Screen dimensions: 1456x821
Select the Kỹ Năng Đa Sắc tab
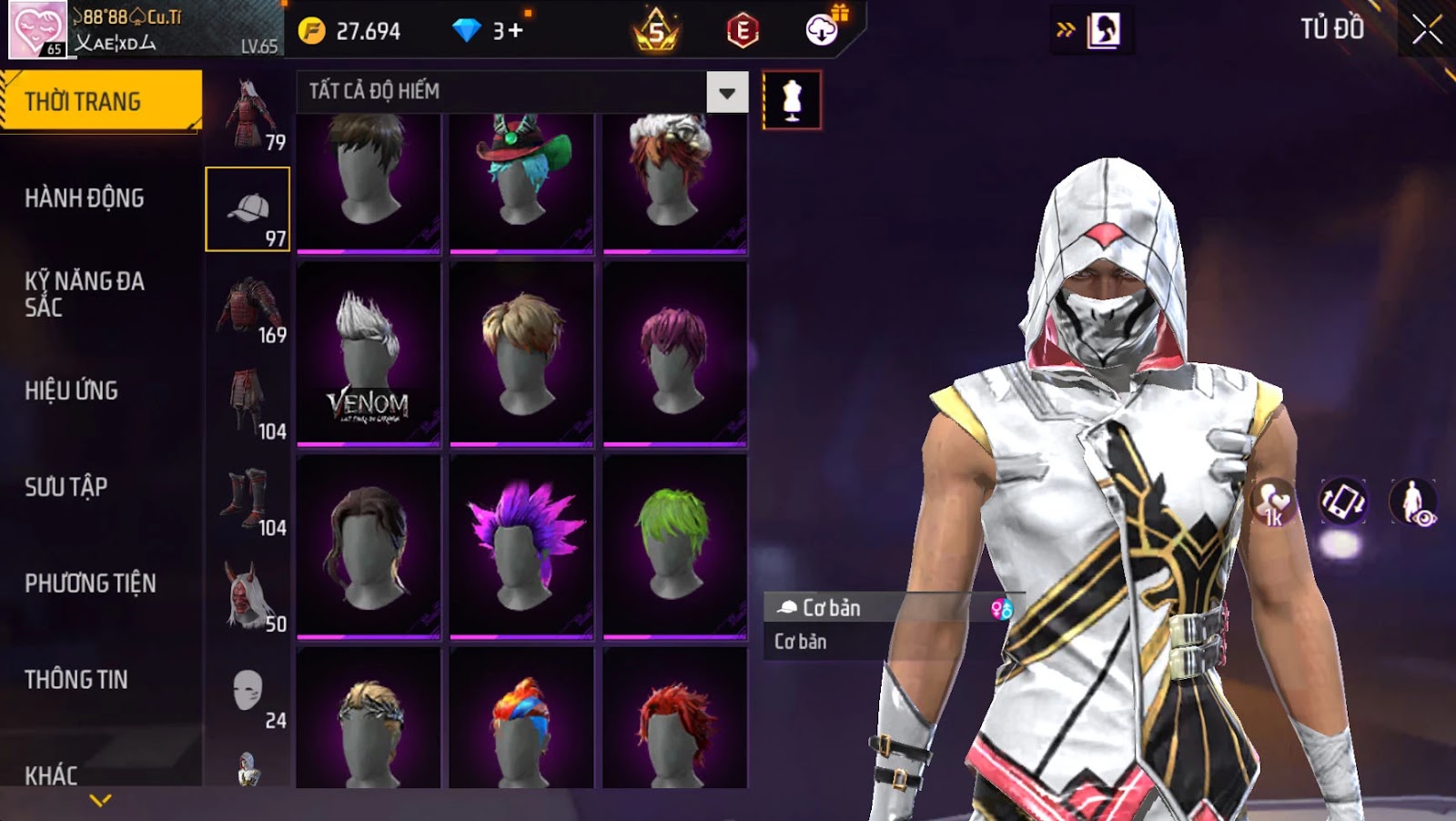[85, 293]
